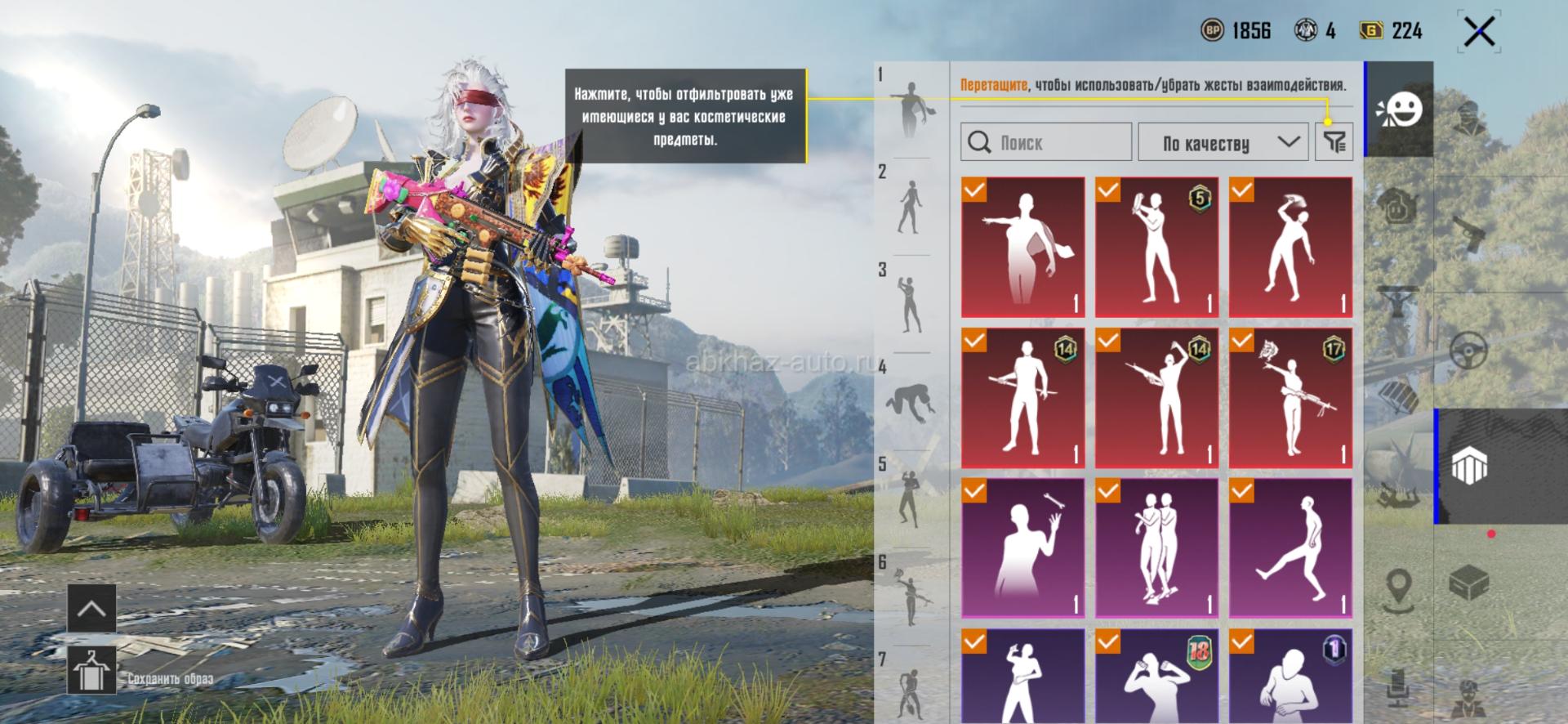Select the red emote with level 17 badge
The image size is (1568, 724).
[1290, 397]
